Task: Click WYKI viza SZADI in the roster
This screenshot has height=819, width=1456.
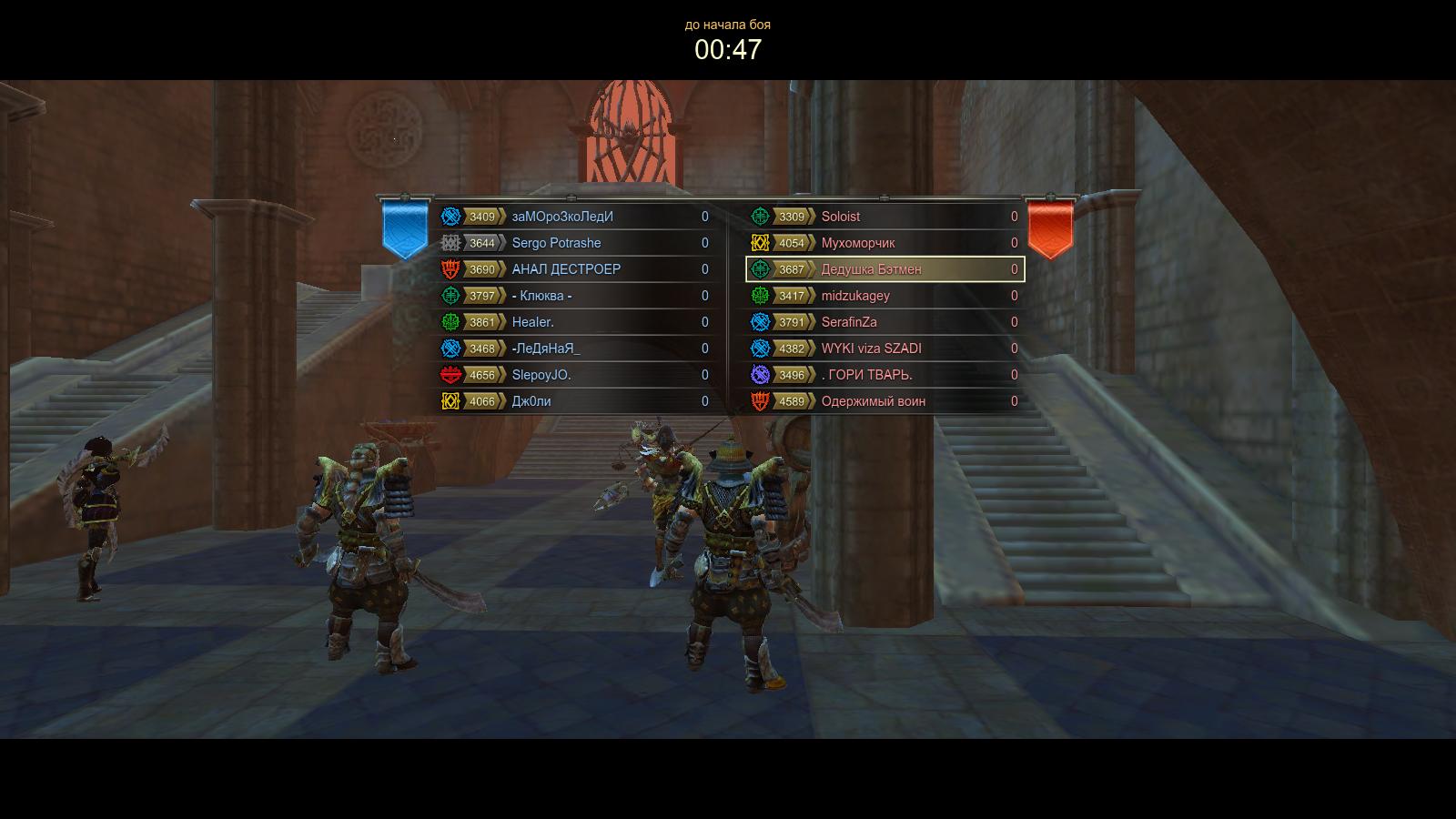Action: (883, 349)
